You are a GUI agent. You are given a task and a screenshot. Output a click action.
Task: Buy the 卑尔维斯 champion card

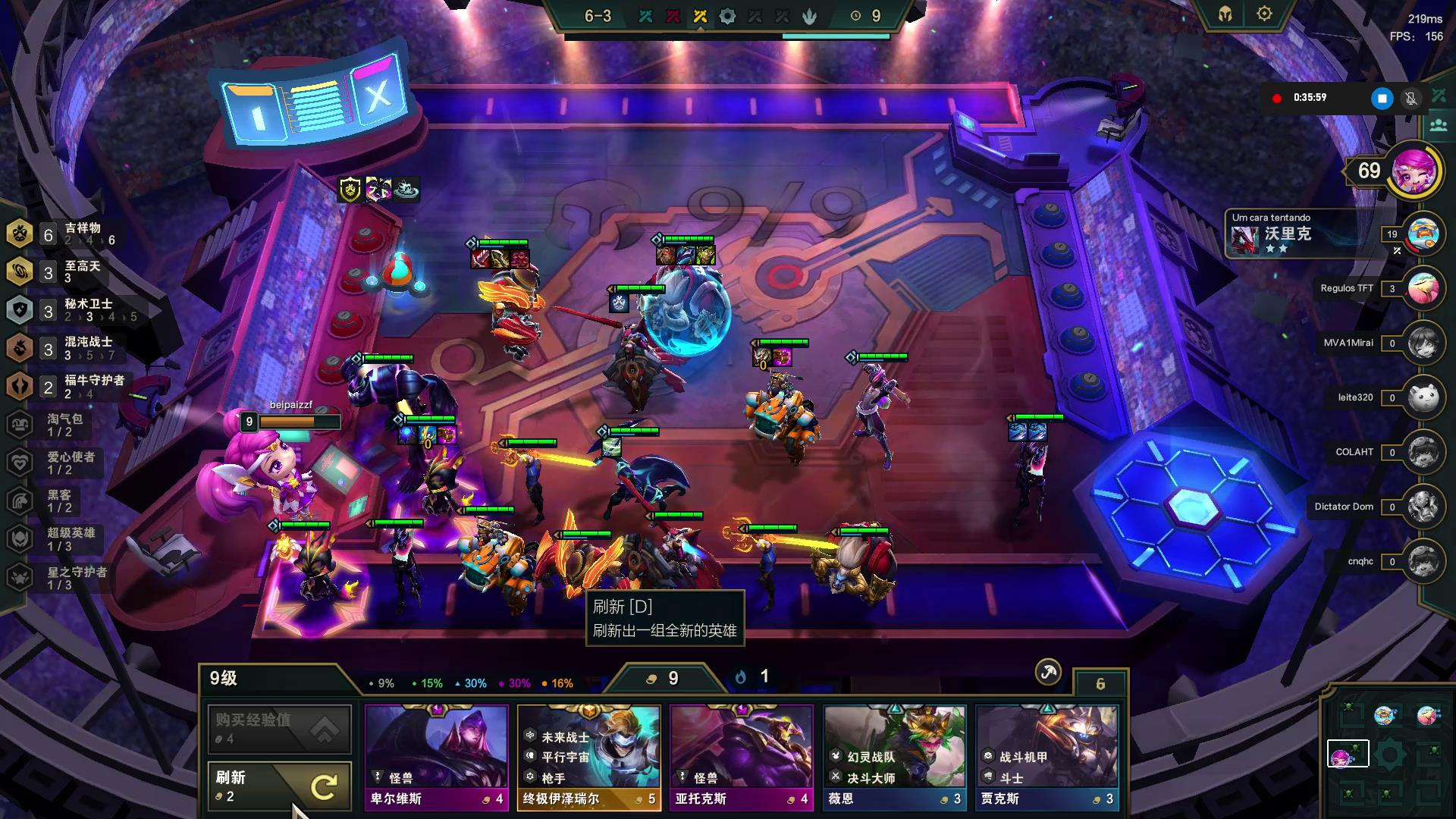pos(436,757)
